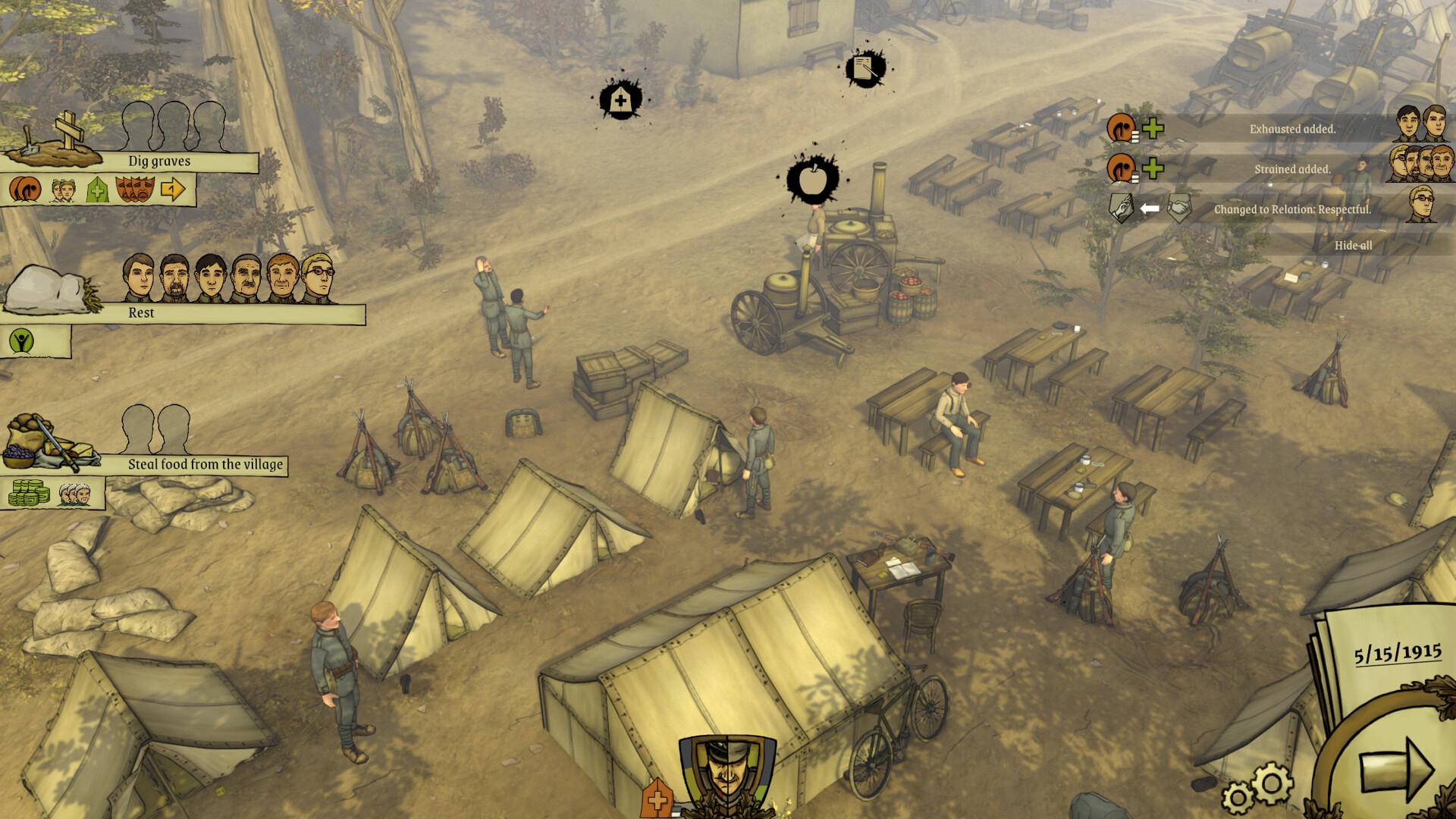
Task: Open the paper and pen ink marker
Action: click(865, 69)
